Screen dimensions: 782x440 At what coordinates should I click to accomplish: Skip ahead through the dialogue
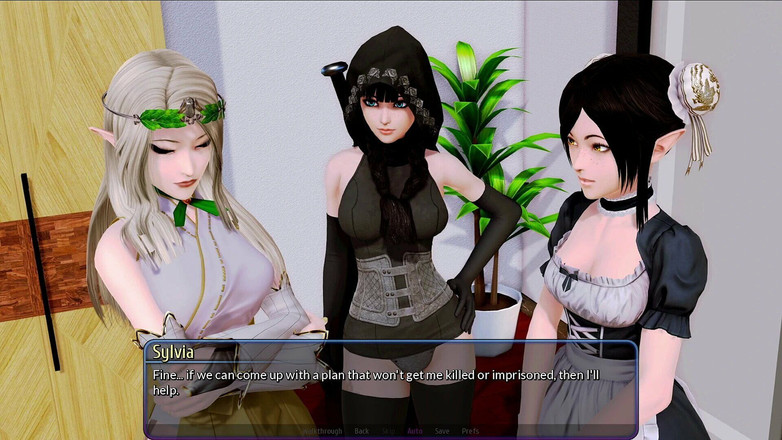(x=388, y=431)
